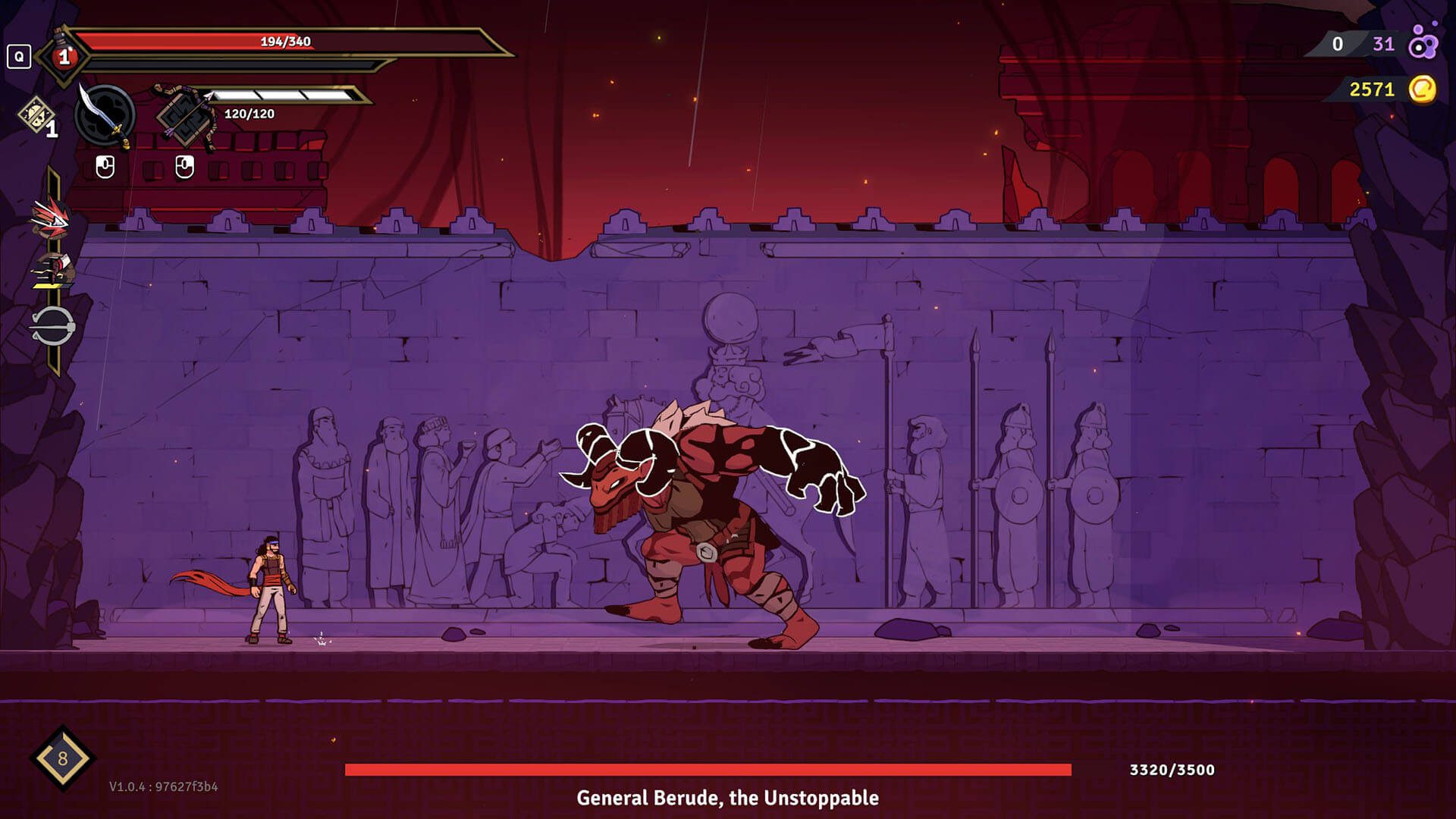The image size is (1456, 819).
Task: Click the gold coin currency icon
Action: [x=1423, y=89]
